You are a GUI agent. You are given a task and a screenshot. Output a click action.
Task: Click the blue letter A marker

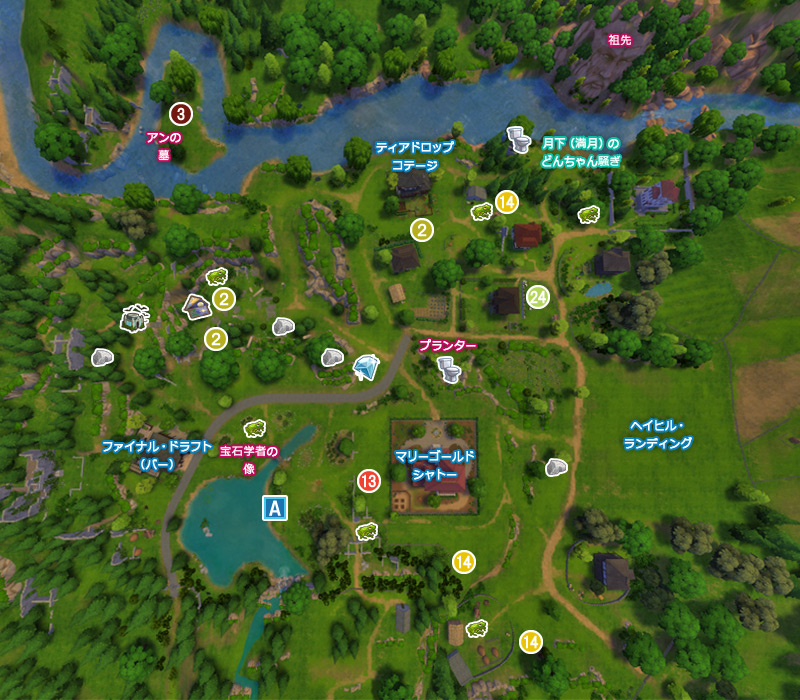[x=274, y=508]
